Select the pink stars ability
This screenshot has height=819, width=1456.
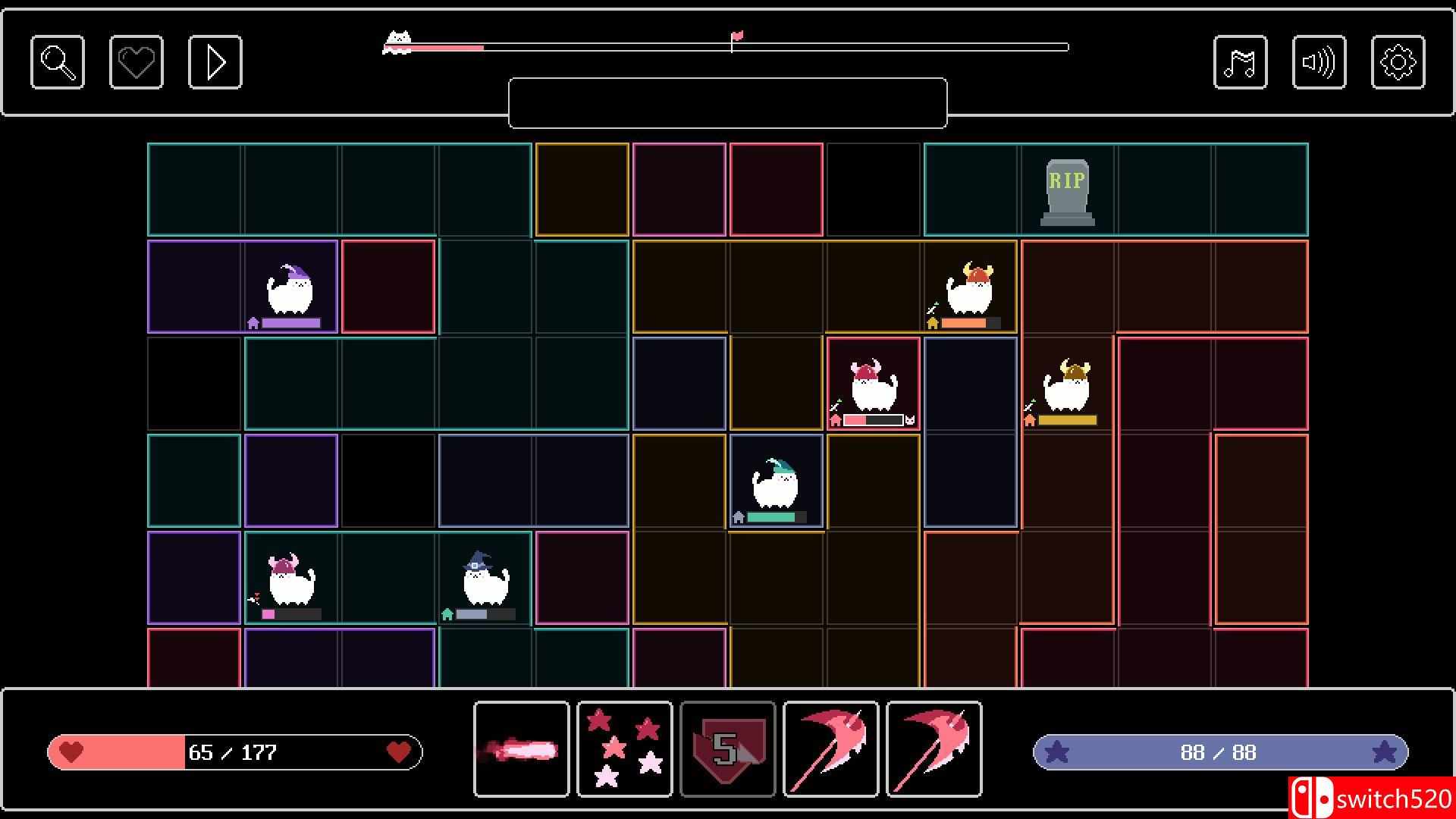(x=624, y=749)
